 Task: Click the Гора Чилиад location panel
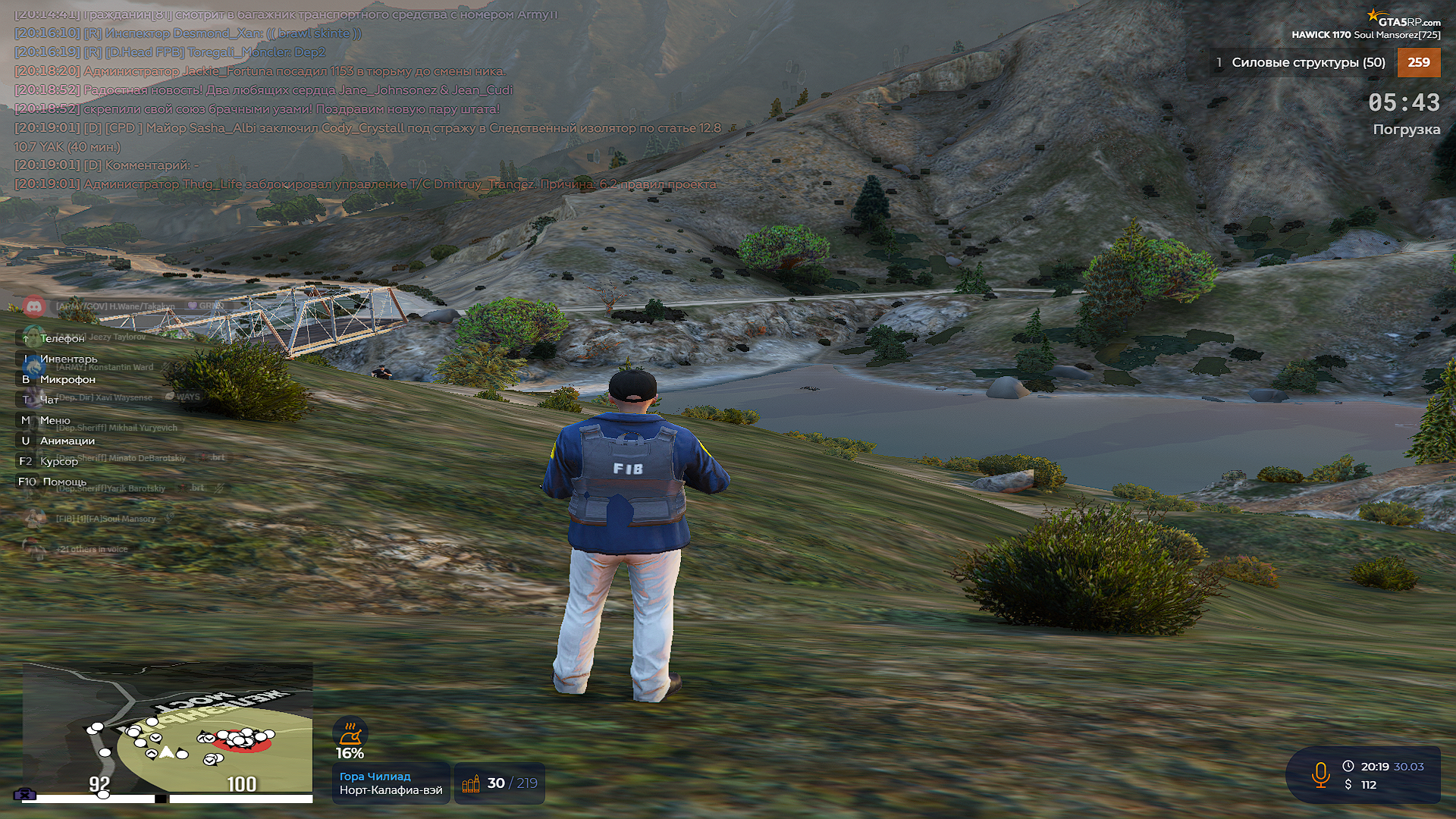pyautogui.click(x=391, y=783)
